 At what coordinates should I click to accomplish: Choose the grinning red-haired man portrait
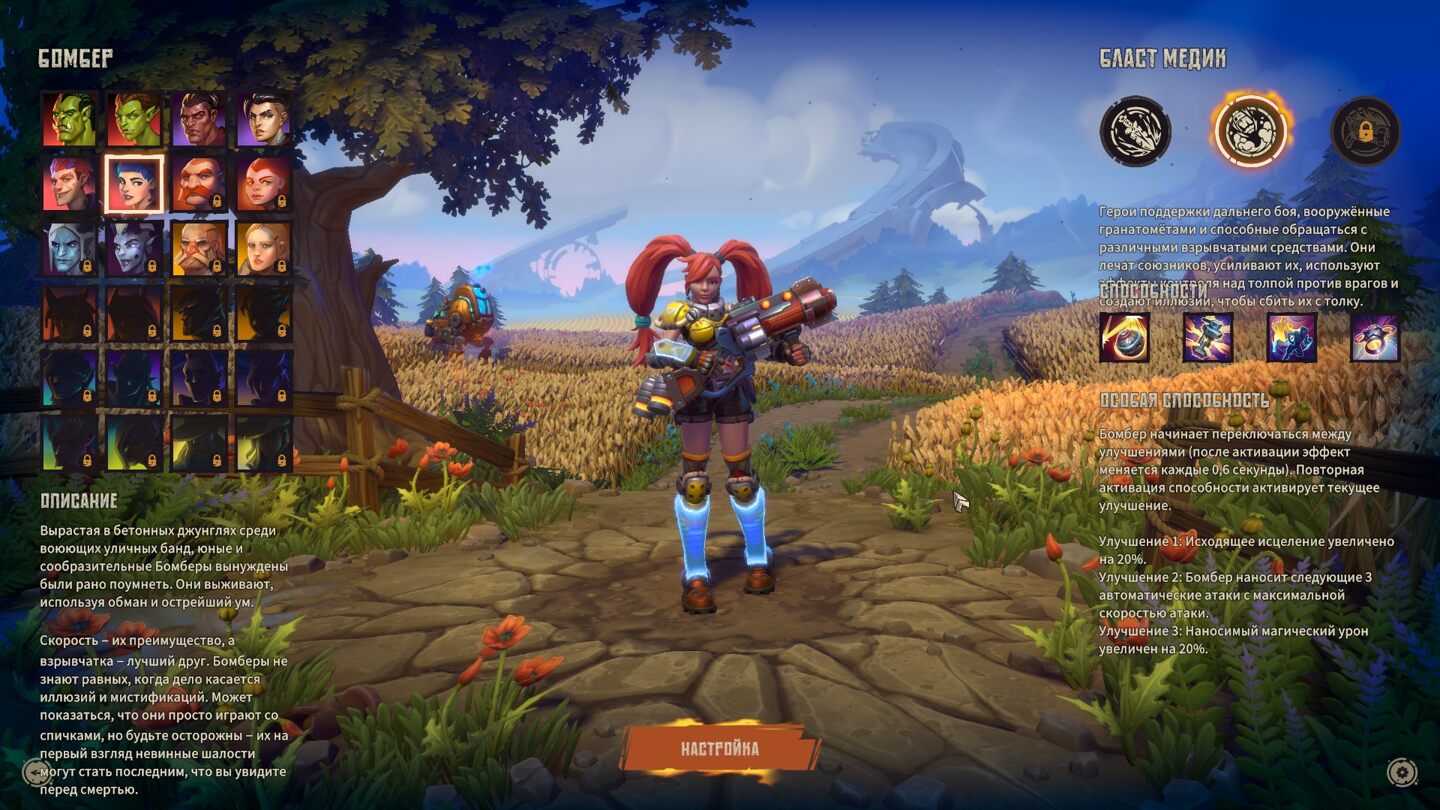tap(70, 184)
